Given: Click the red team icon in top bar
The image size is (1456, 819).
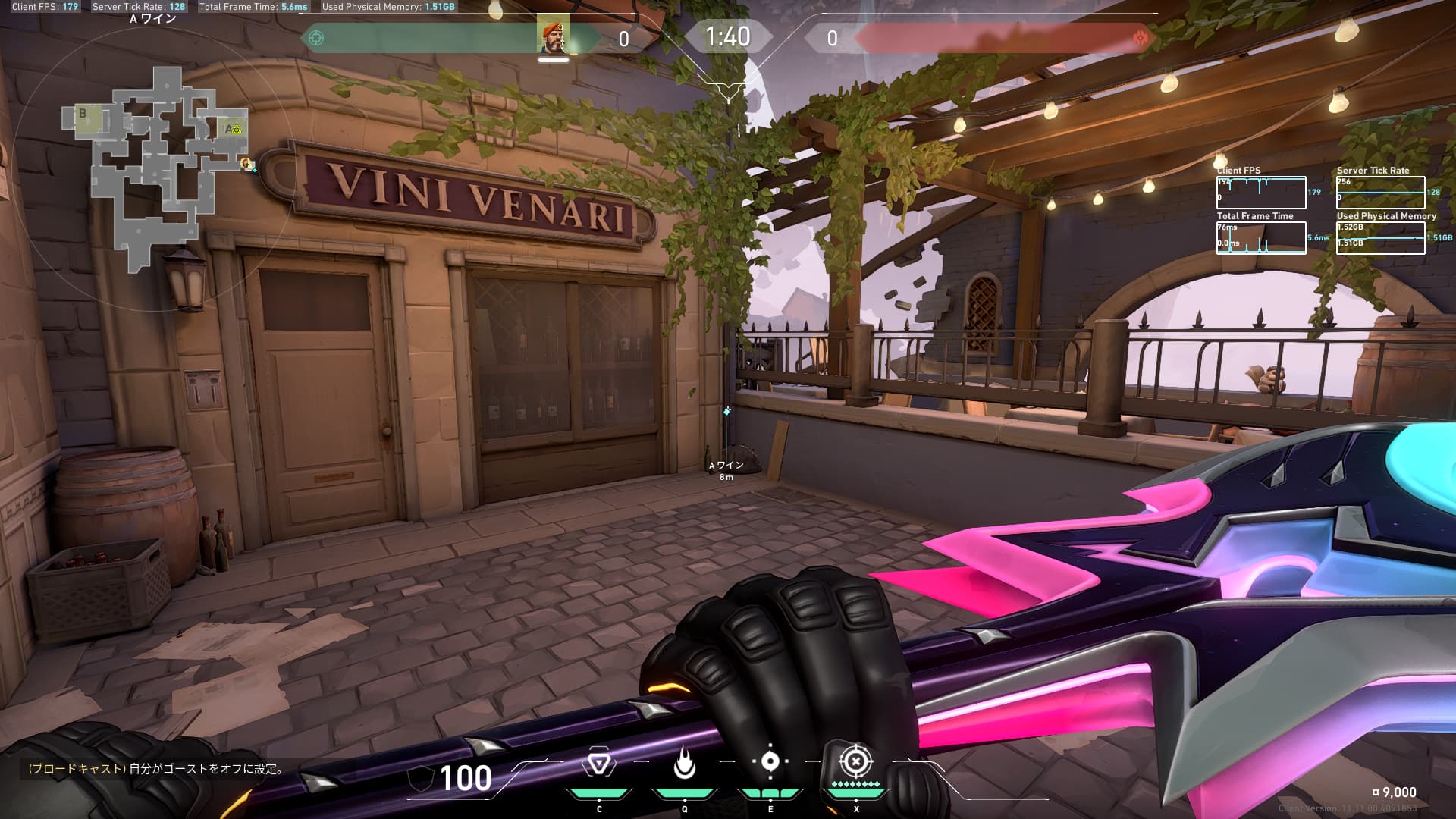Looking at the screenshot, I should [x=1139, y=38].
